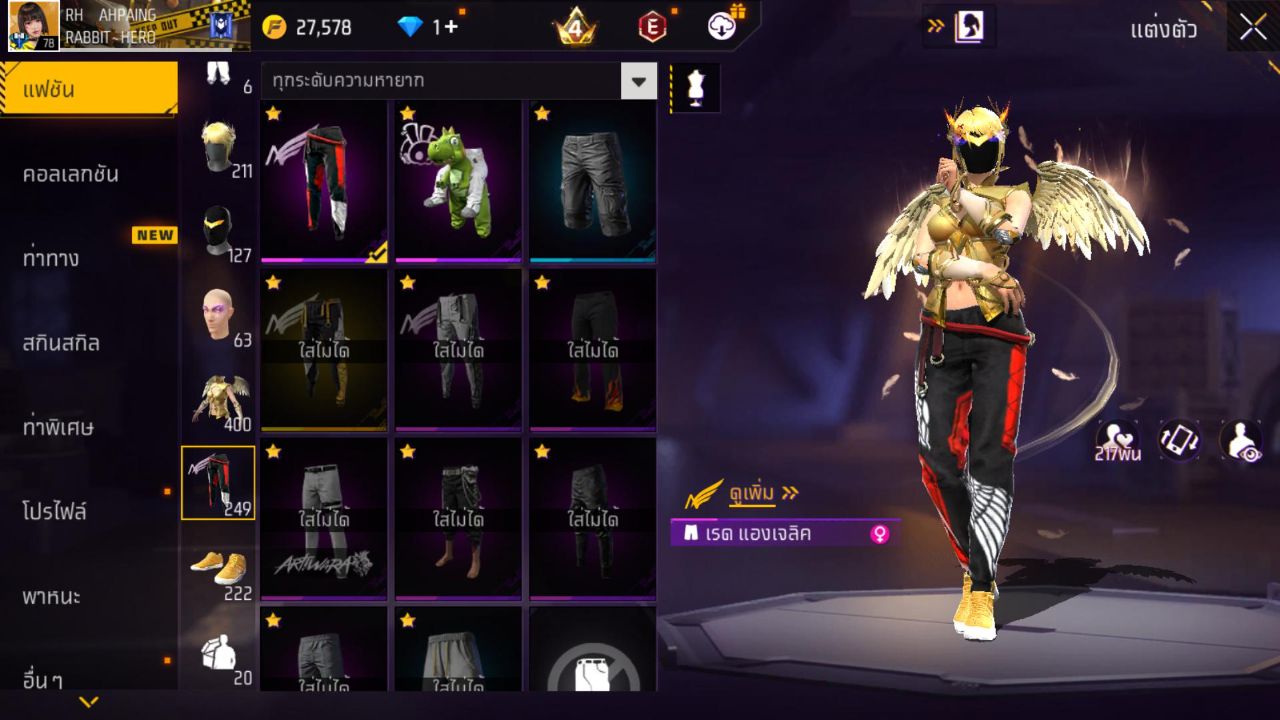Close the outfit screen with the X
This screenshot has width=1280, height=720.
(x=1253, y=28)
